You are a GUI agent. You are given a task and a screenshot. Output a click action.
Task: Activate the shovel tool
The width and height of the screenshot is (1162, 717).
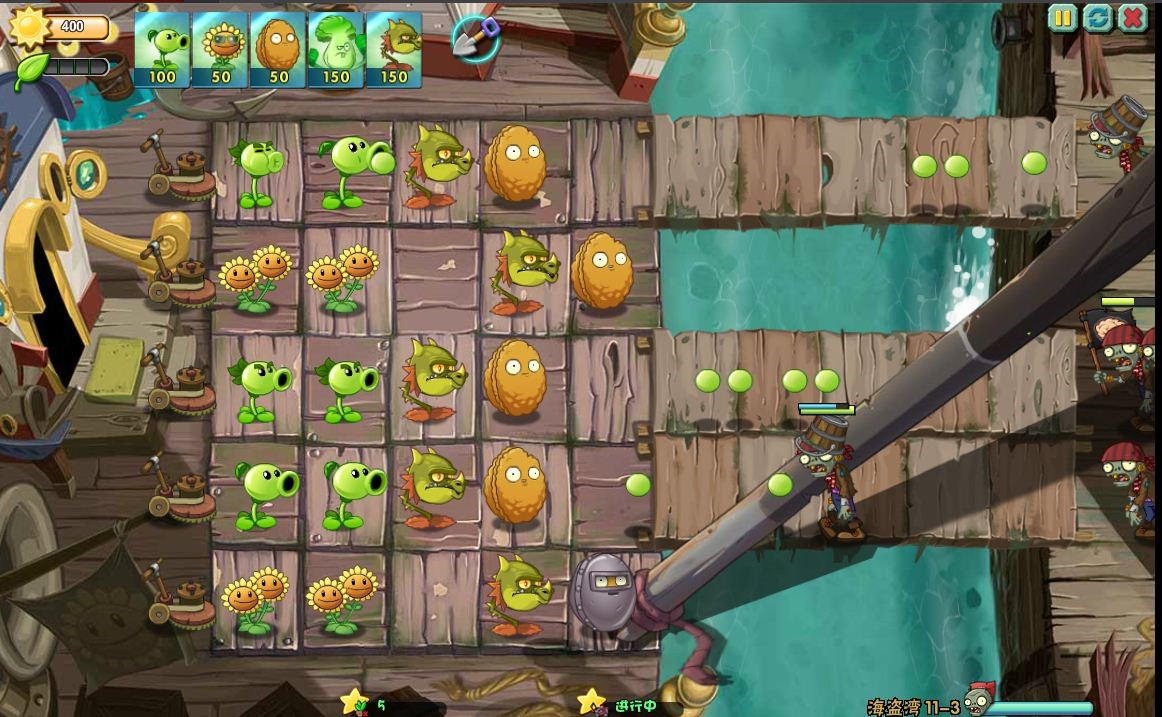[x=475, y=38]
